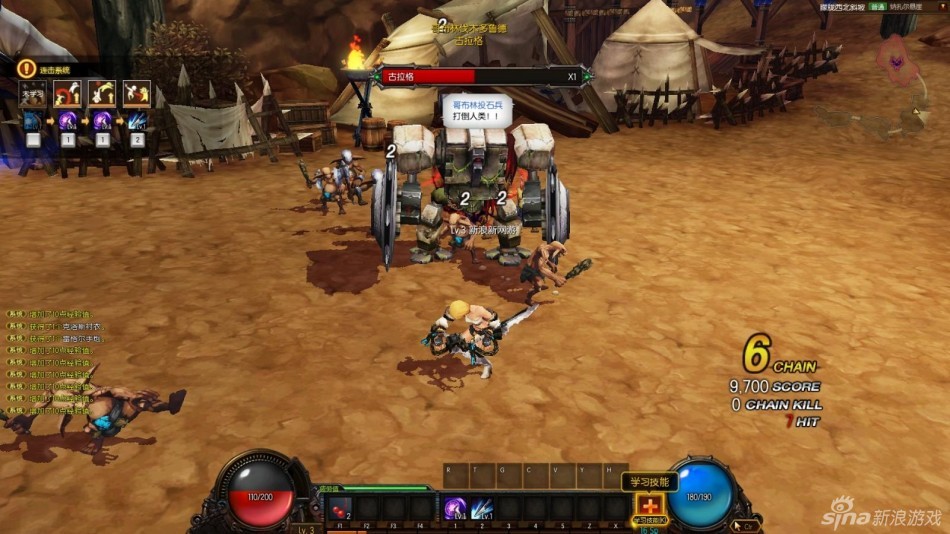
Task: Select the red spinning launcher combo tile
Action: pos(67,94)
